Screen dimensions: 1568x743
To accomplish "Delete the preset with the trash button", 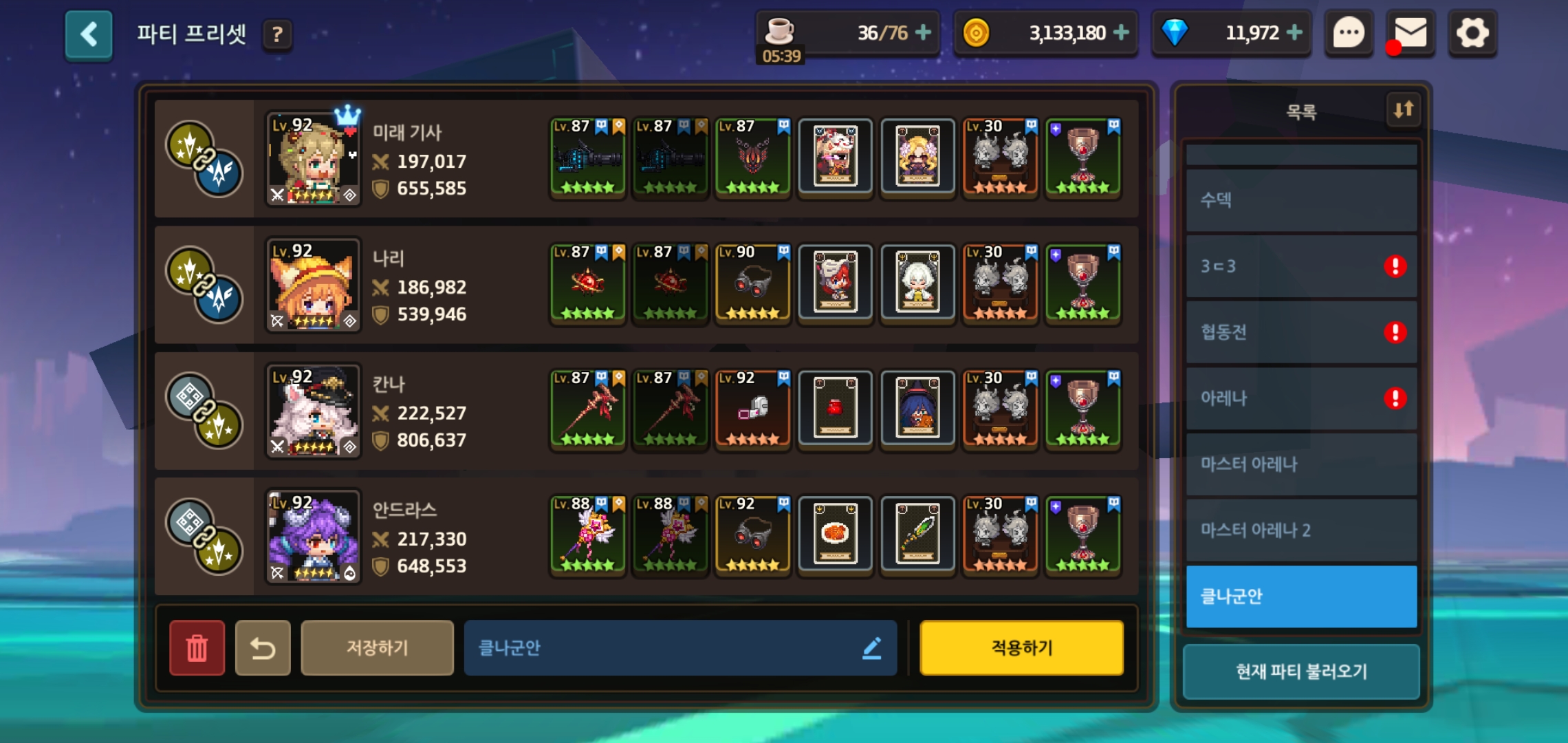I will tap(197, 647).
